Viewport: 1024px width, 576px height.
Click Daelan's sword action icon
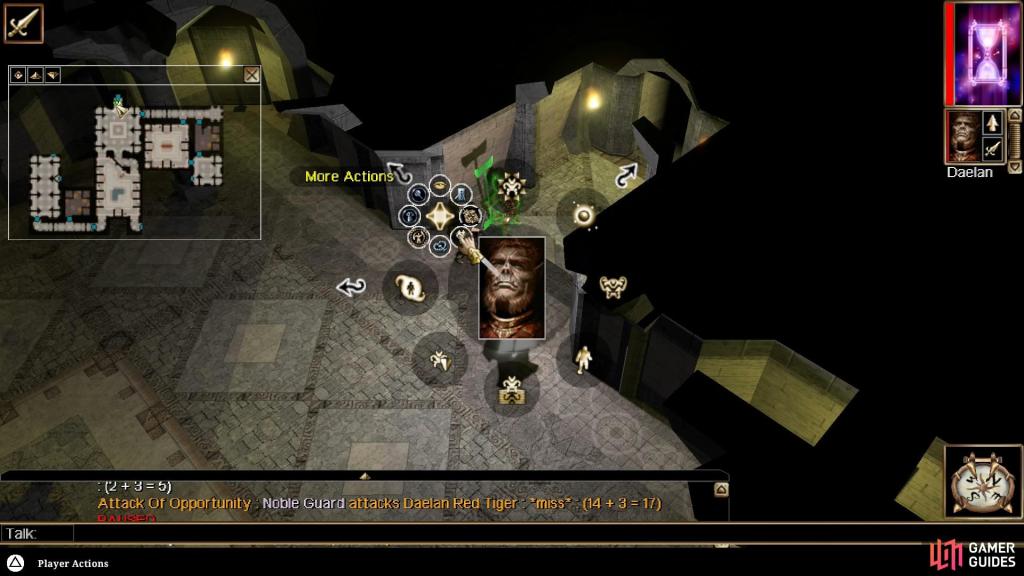993,150
